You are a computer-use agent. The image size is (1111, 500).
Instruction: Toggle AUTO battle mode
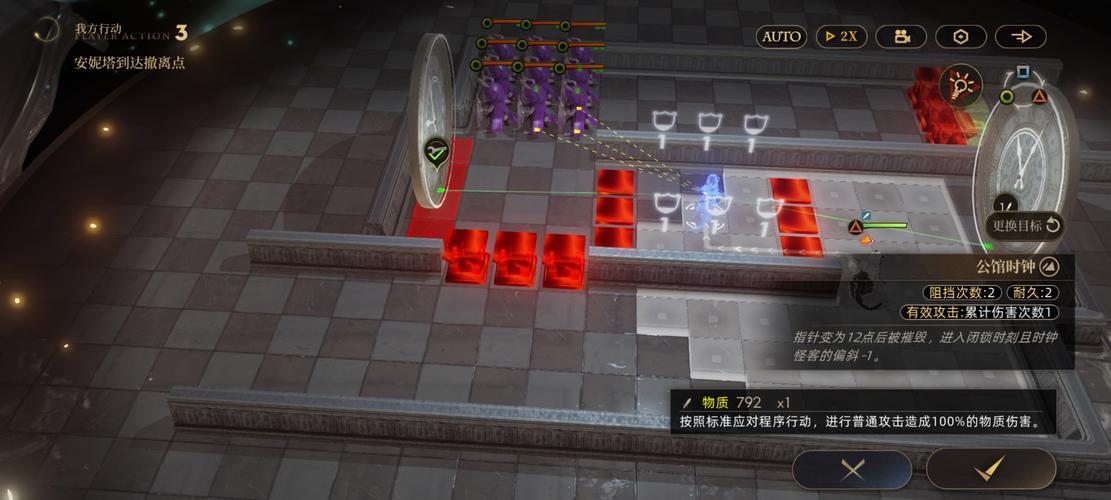pos(782,37)
